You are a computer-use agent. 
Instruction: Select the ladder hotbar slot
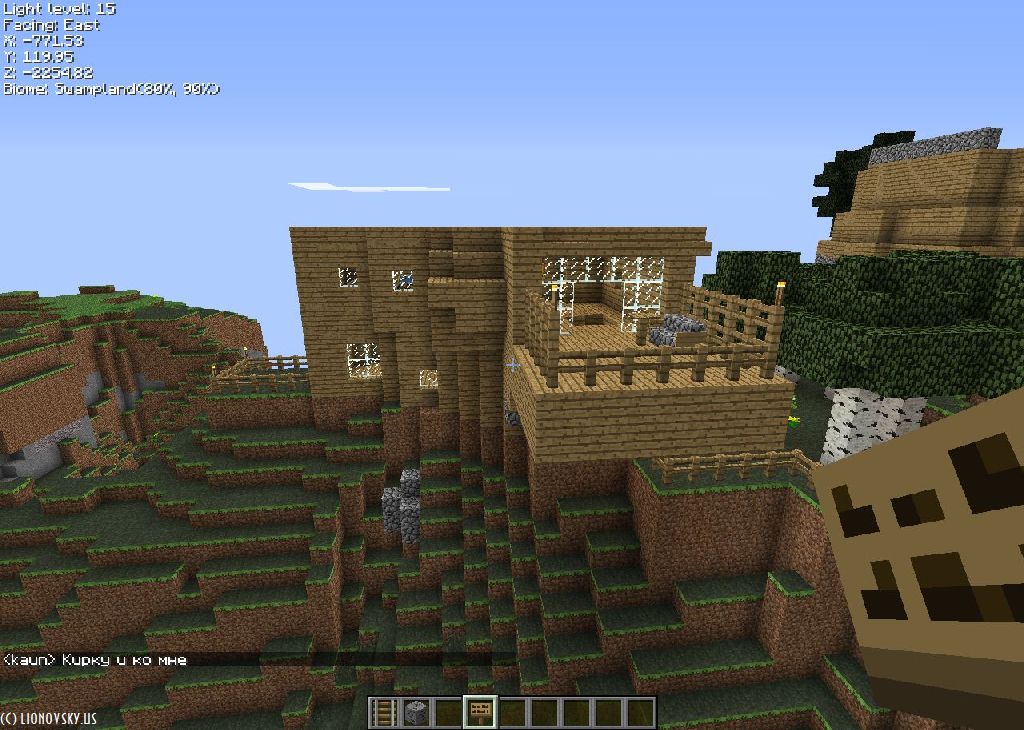[384, 713]
